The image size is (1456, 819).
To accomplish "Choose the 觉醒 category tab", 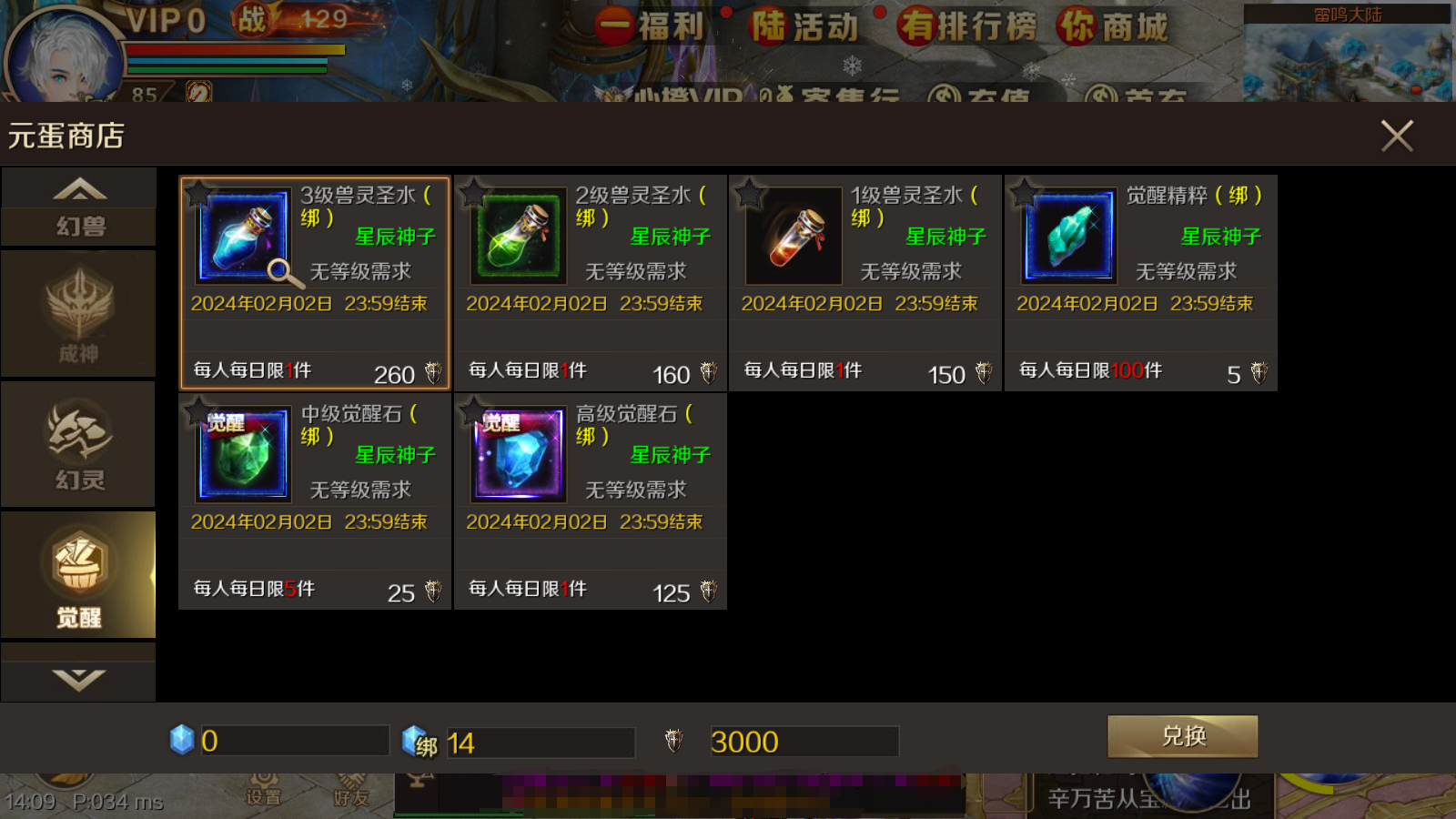I will pos(79,575).
